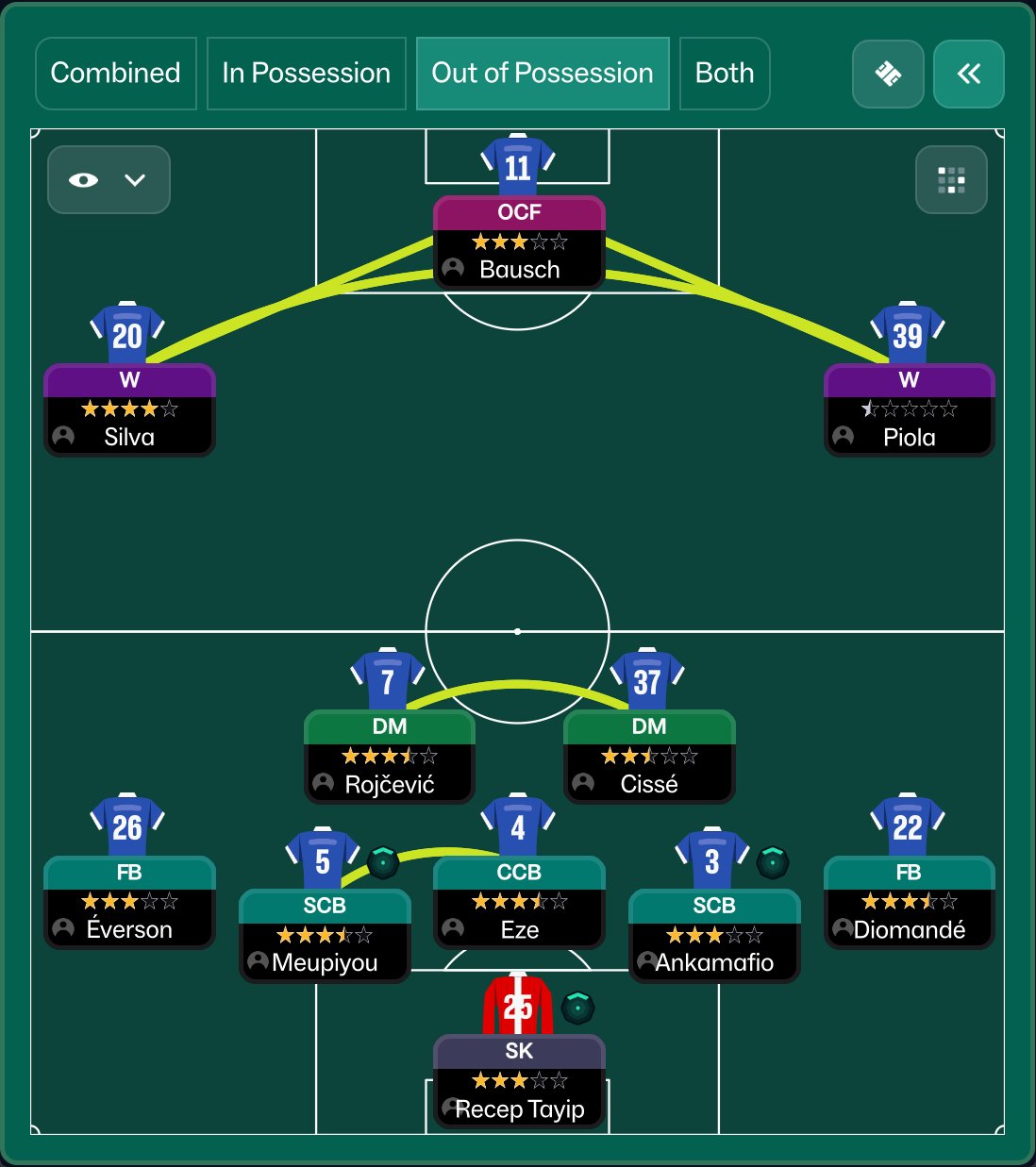Select striker Bausch's OCF card
Image resolution: width=1036 pixels, height=1167 pixels.
(x=519, y=242)
